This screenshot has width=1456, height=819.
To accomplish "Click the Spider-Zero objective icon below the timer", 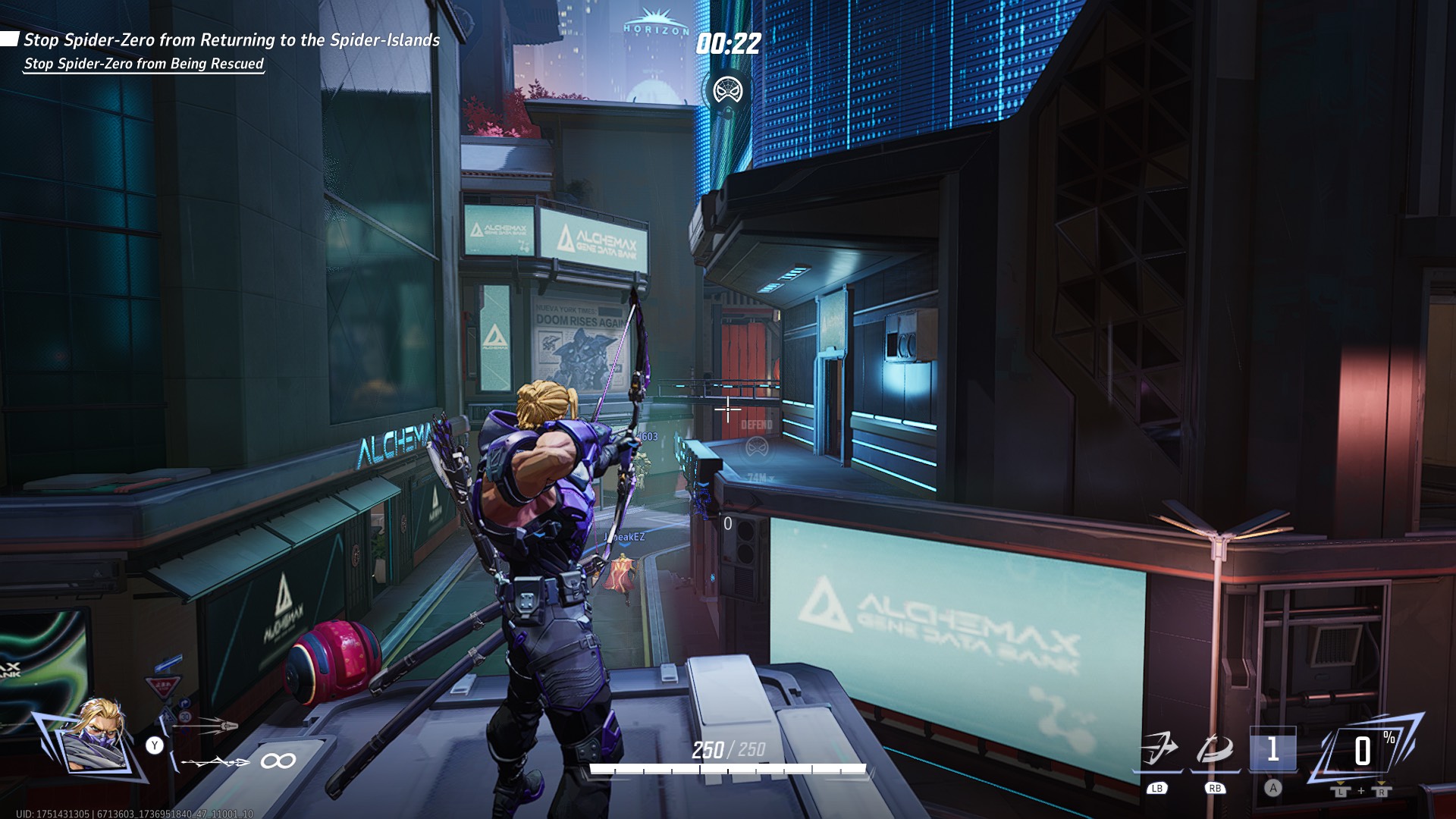I will [x=728, y=91].
